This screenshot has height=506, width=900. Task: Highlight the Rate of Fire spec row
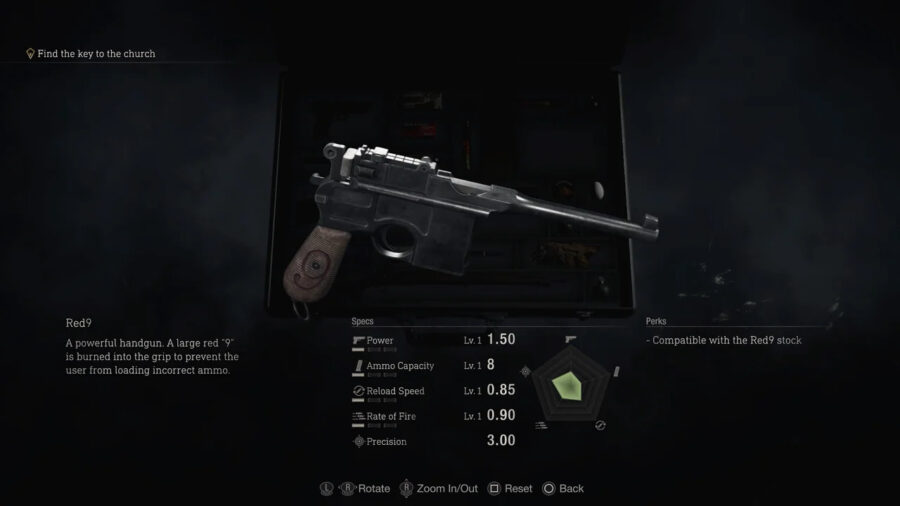pos(432,416)
